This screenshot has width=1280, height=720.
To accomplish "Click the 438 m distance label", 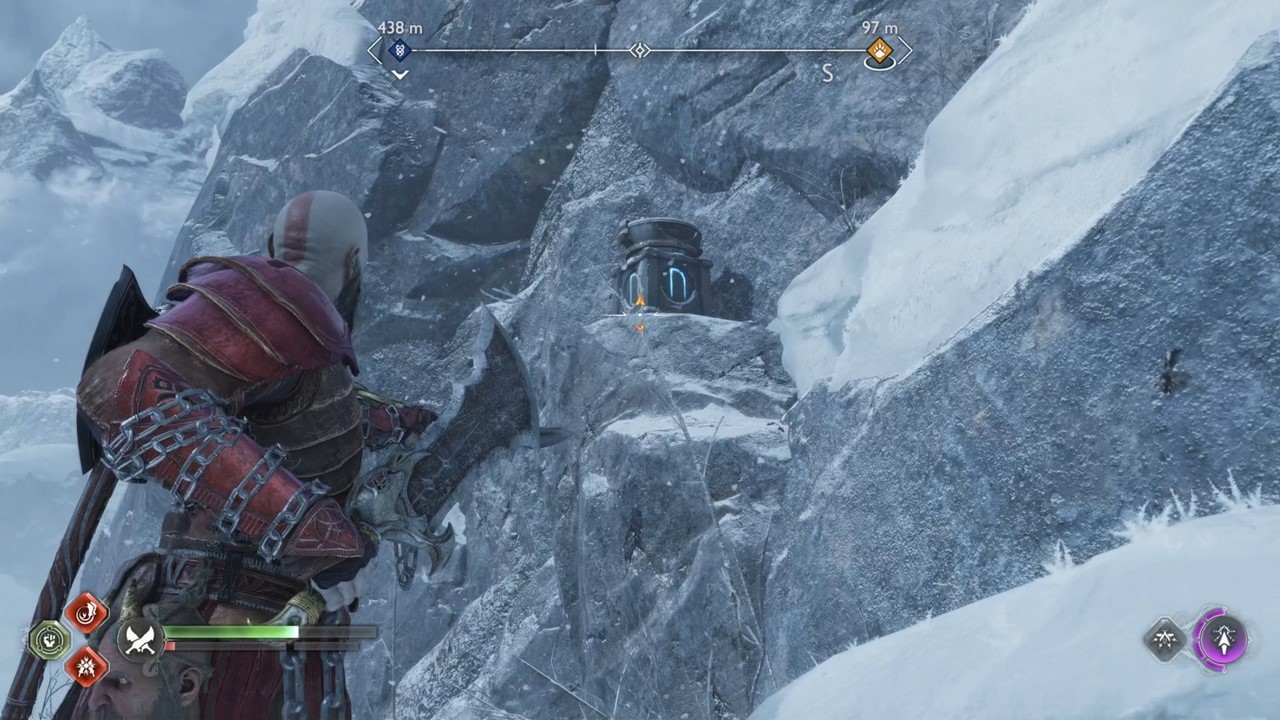I will pos(398,28).
